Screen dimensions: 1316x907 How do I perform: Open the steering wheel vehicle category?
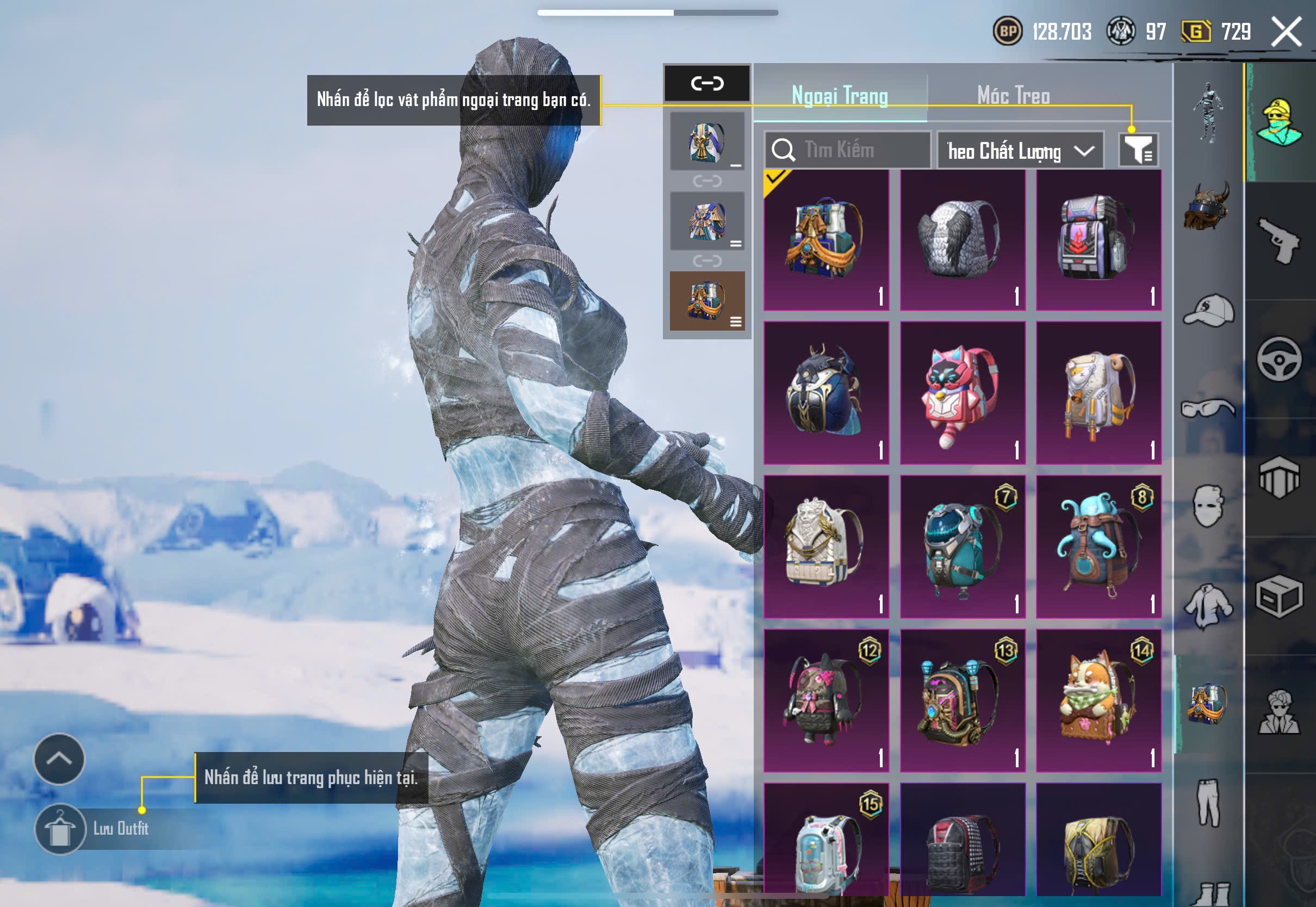click(1279, 359)
